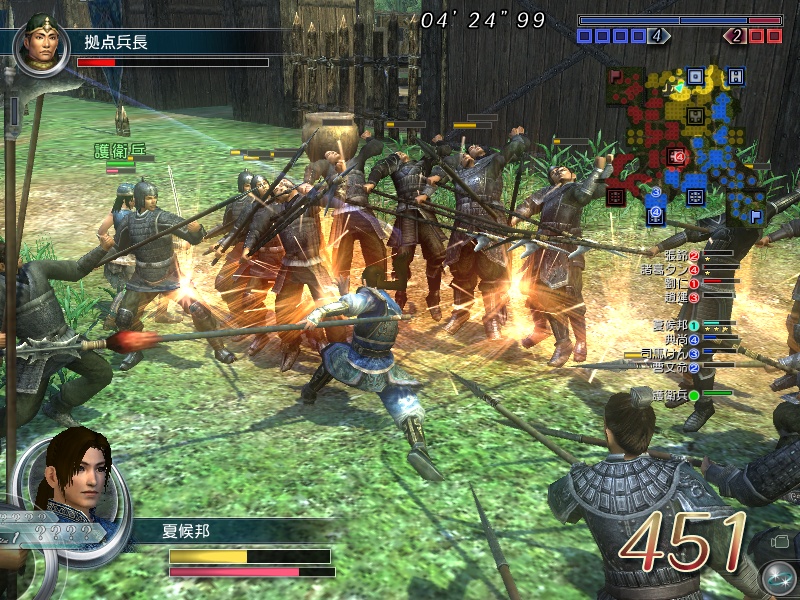Select 護衛兵 row in the player list
The width and height of the screenshot is (800, 600).
point(675,395)
